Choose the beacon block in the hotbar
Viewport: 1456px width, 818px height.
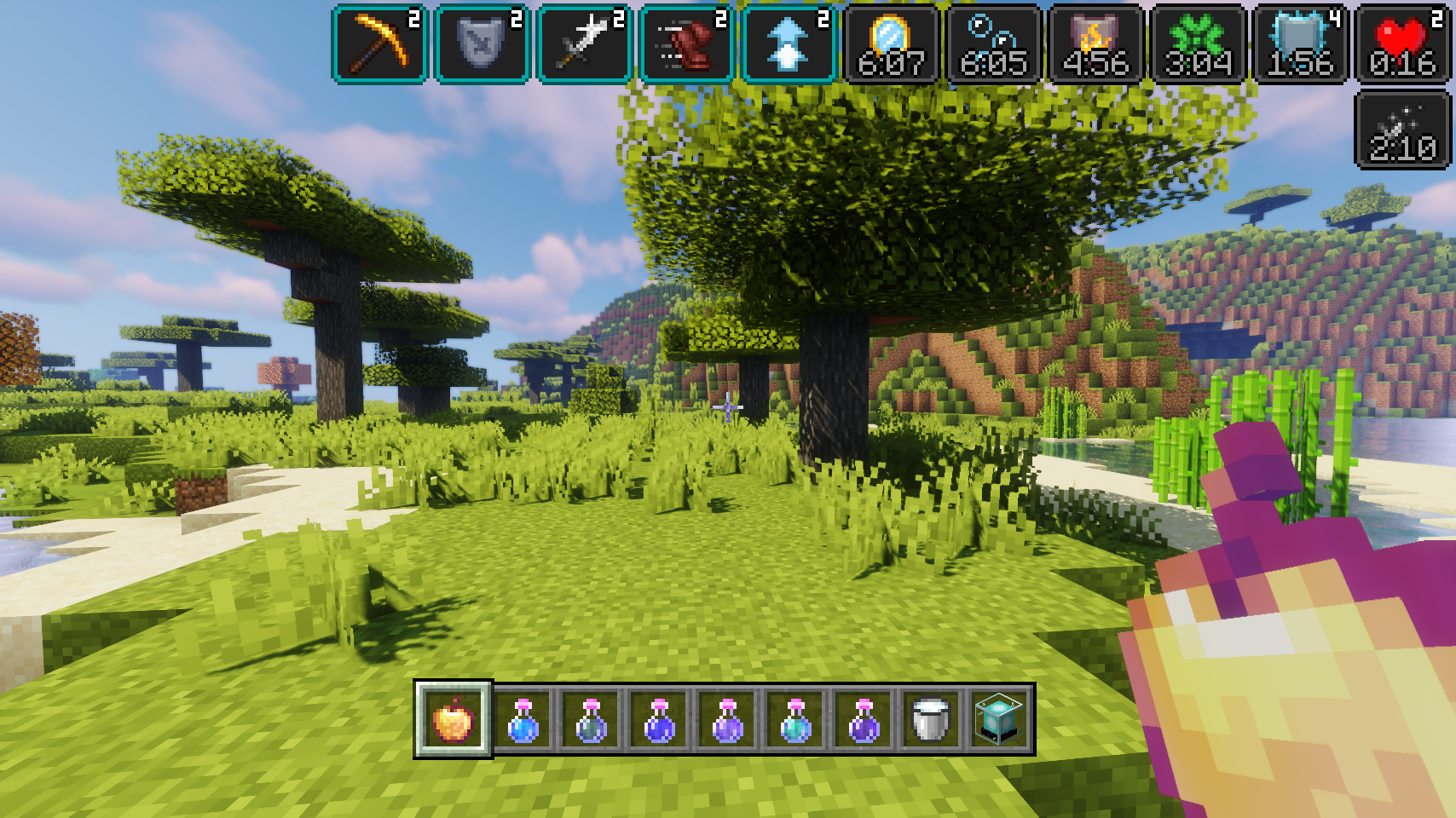tap(998, 720)
